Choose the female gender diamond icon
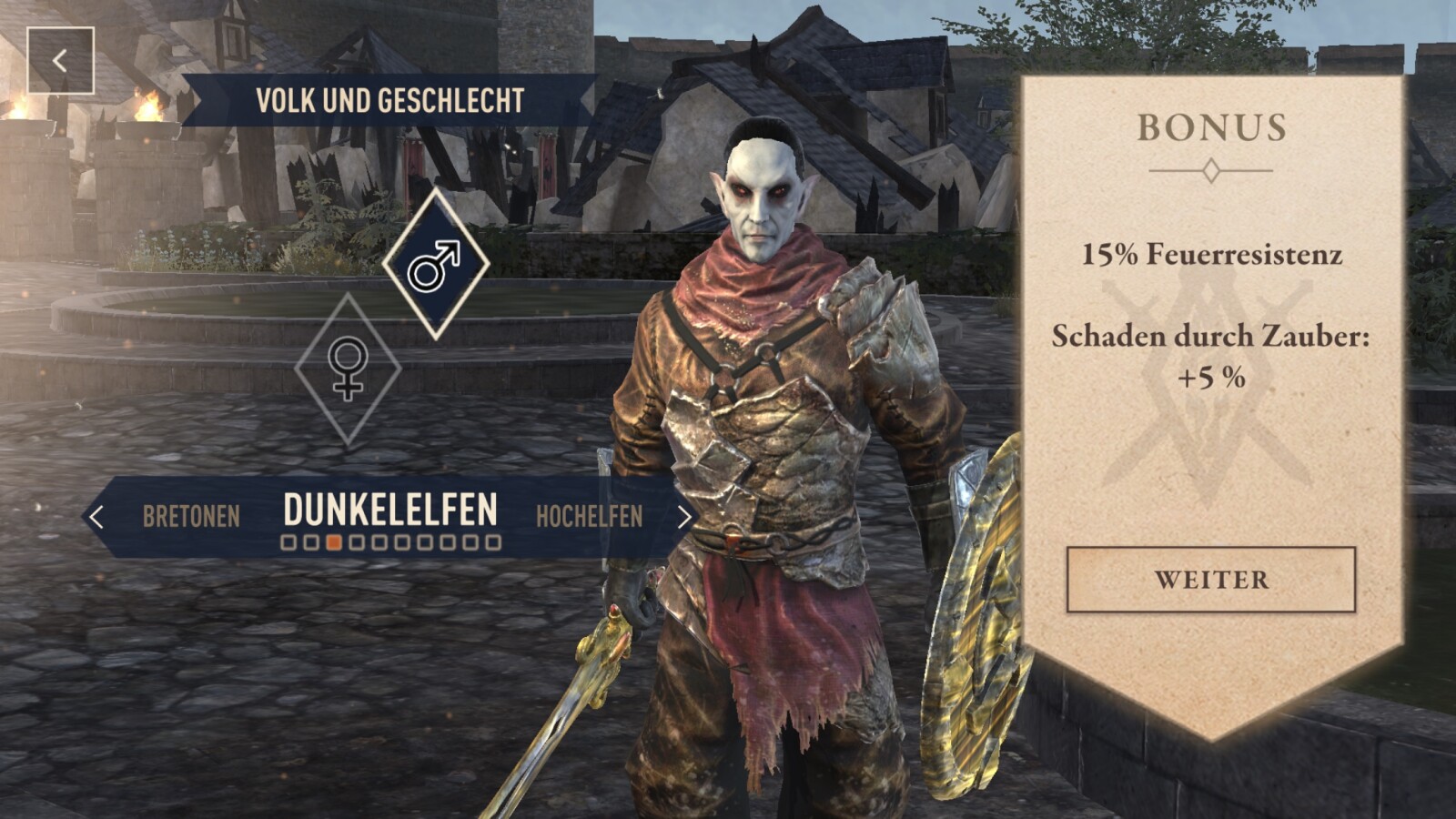 348,369
